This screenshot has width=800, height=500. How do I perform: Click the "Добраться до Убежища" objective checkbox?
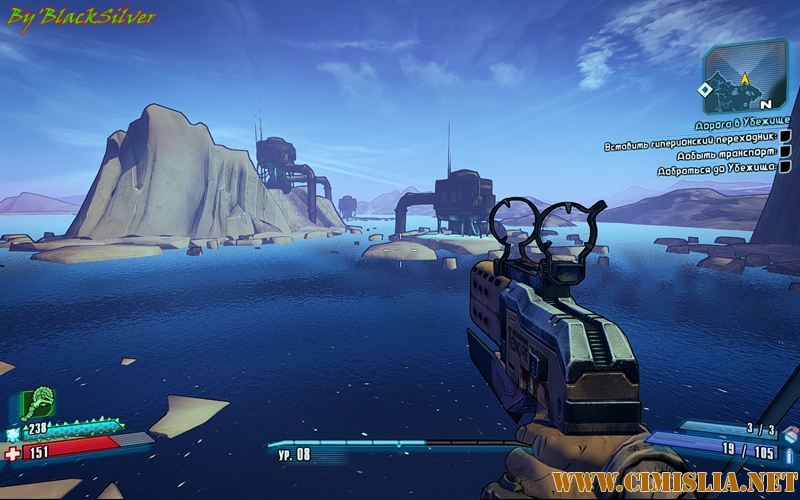(785, 167)
